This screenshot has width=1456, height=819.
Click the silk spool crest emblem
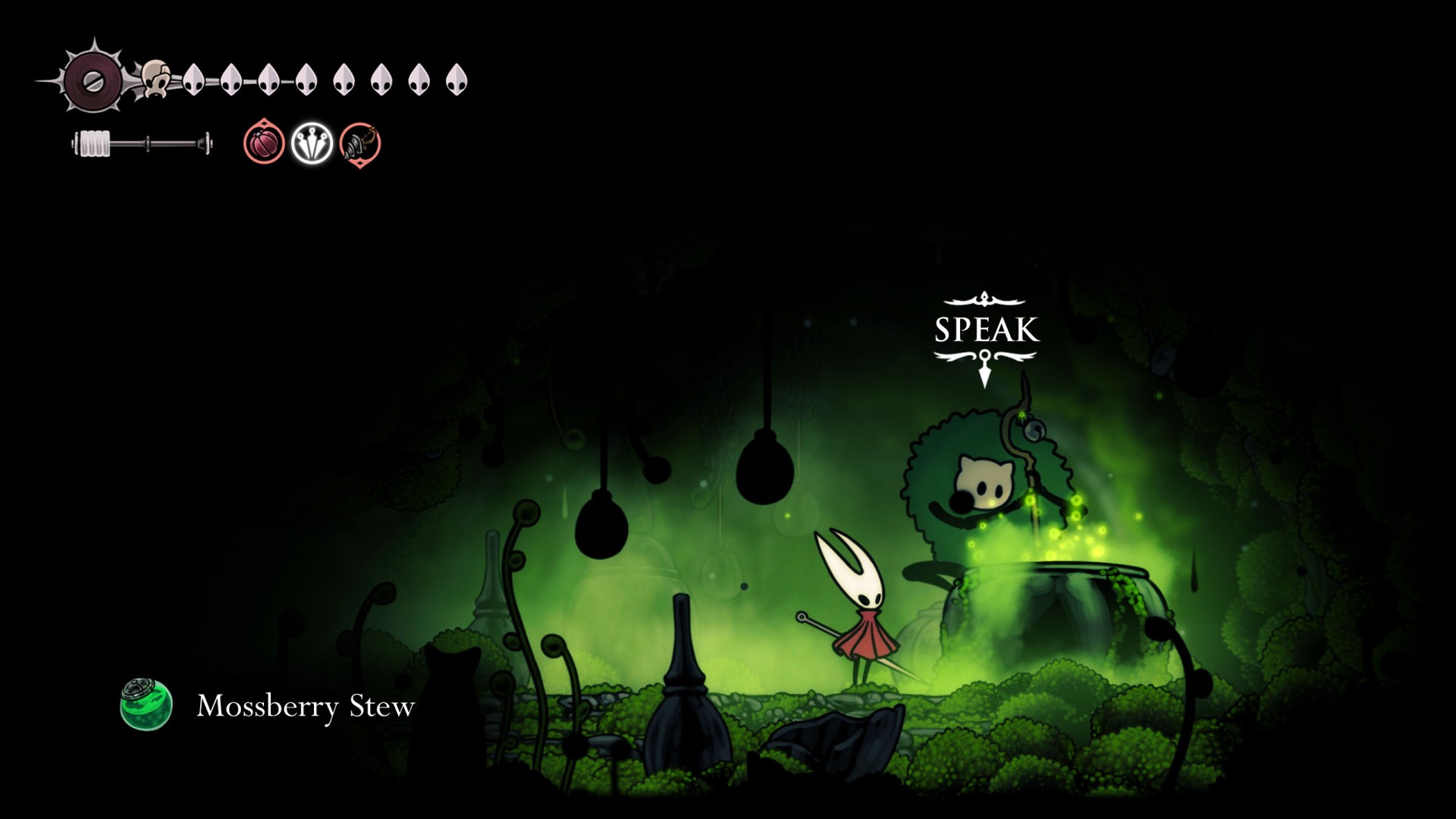93,82
